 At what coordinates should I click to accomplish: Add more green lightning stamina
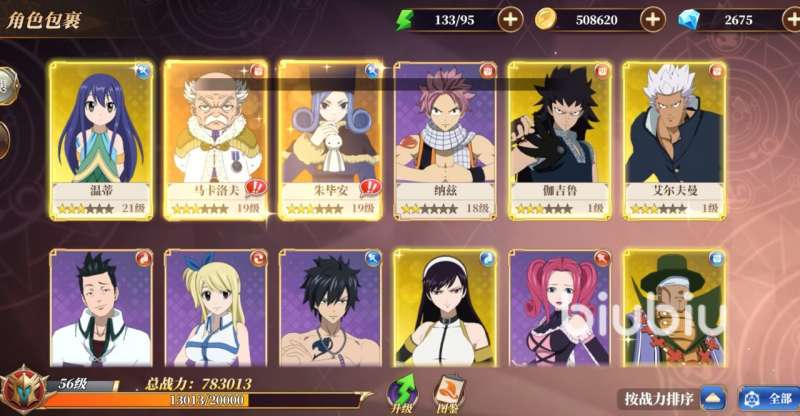[x=510, y=19]
